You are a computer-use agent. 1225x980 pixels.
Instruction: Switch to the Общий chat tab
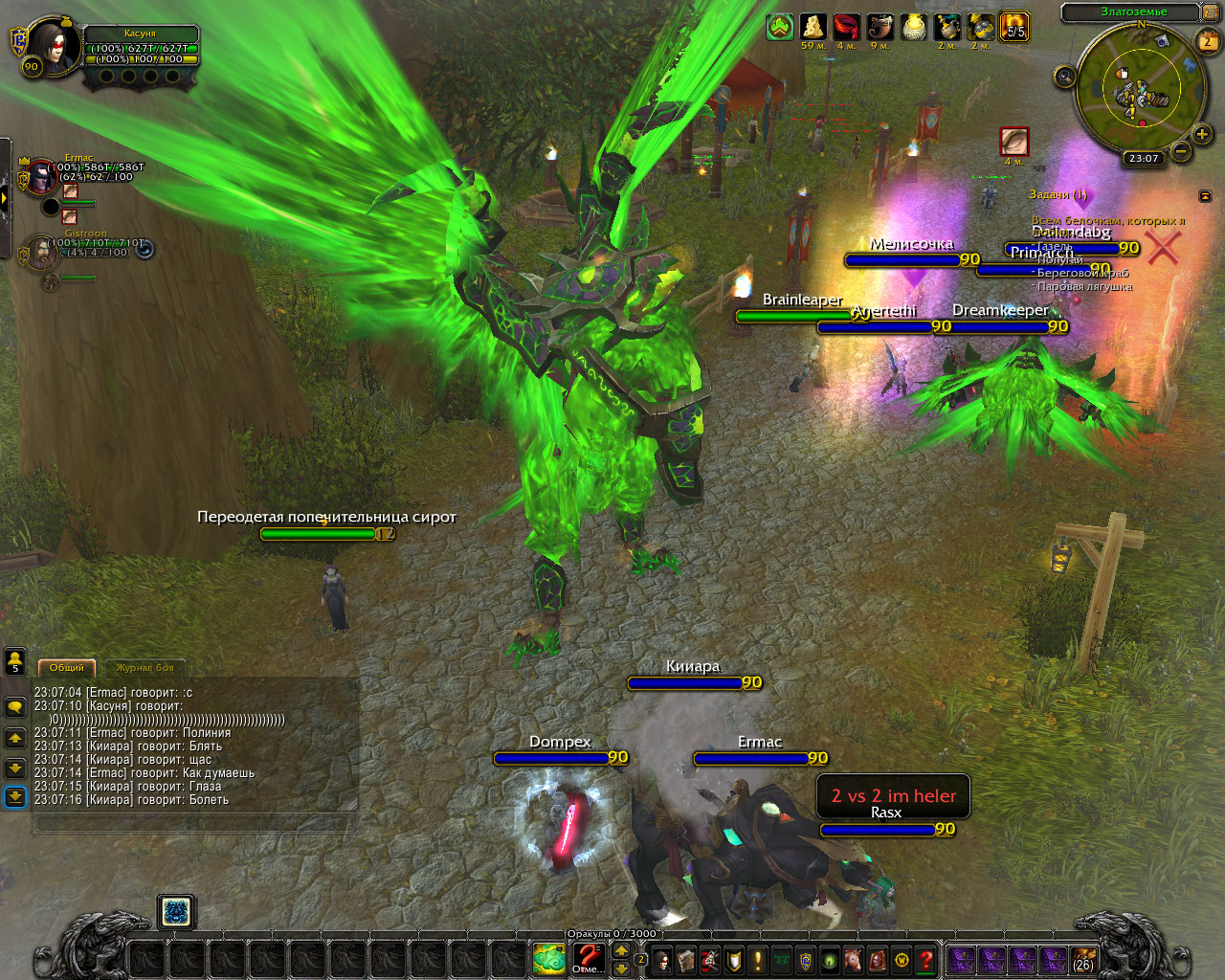click(67, 667)
